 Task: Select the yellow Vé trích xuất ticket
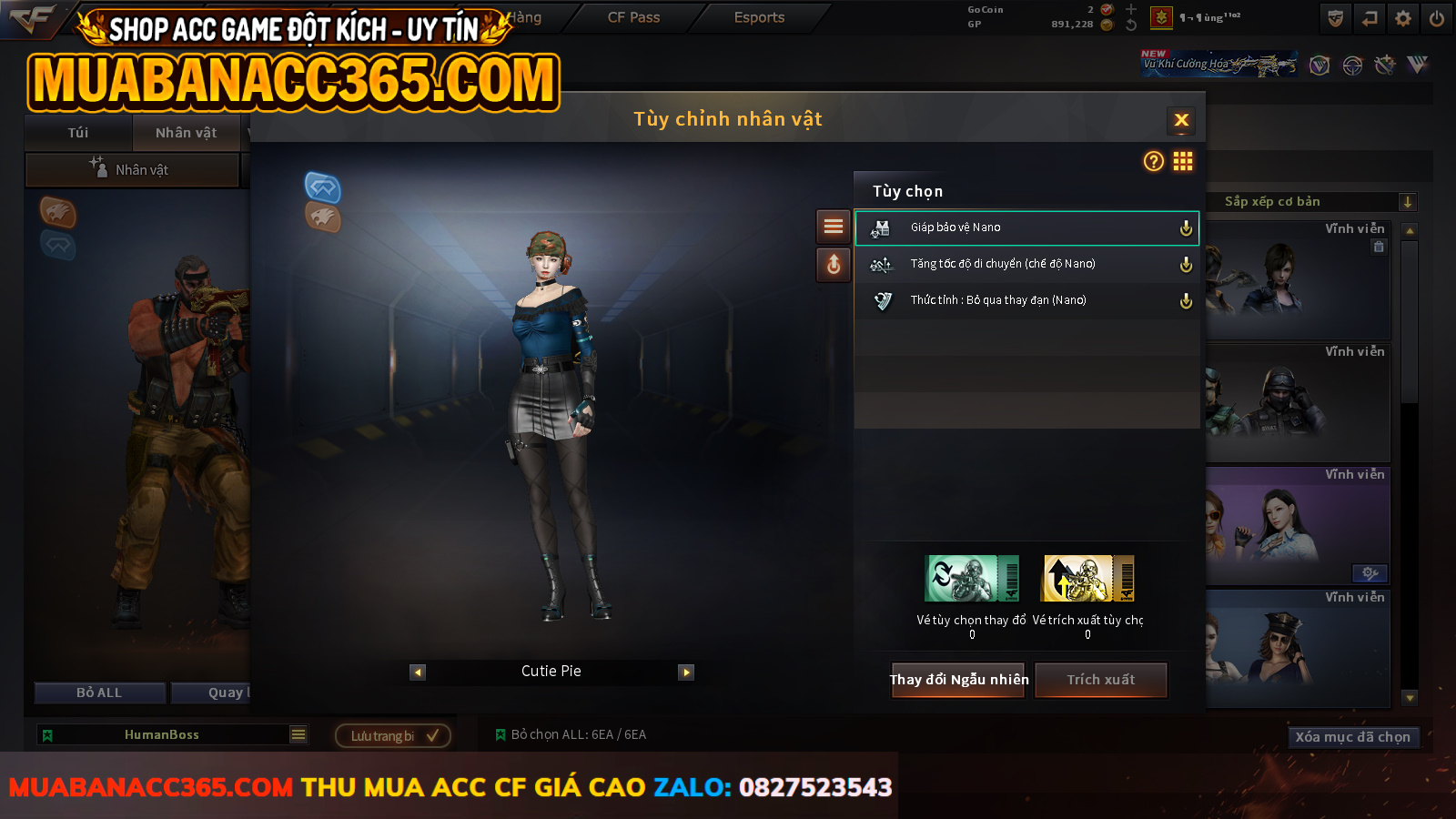(1088, 579)
